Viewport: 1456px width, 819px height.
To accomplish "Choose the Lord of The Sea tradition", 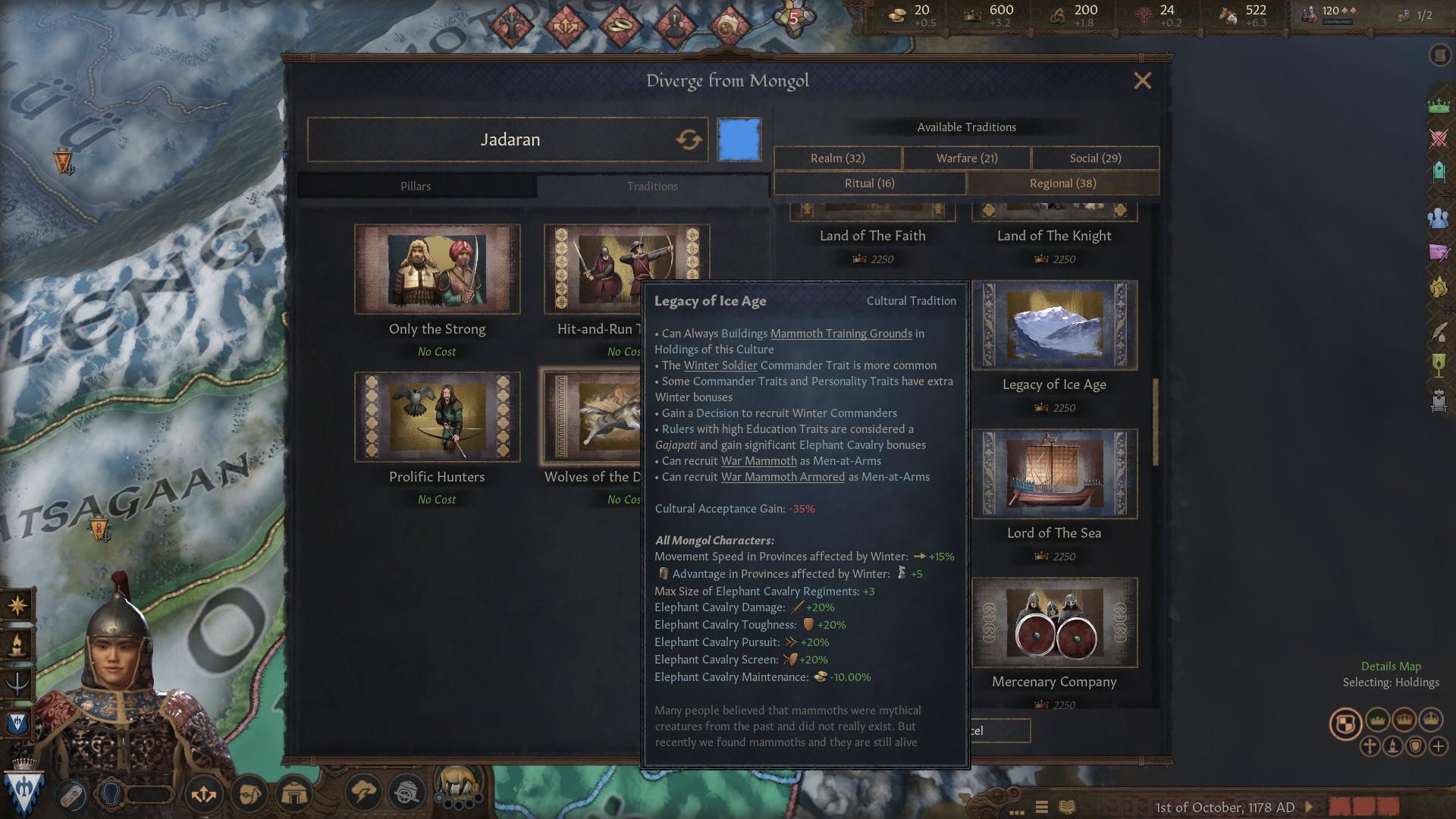I will click(x=1054, y=474).
